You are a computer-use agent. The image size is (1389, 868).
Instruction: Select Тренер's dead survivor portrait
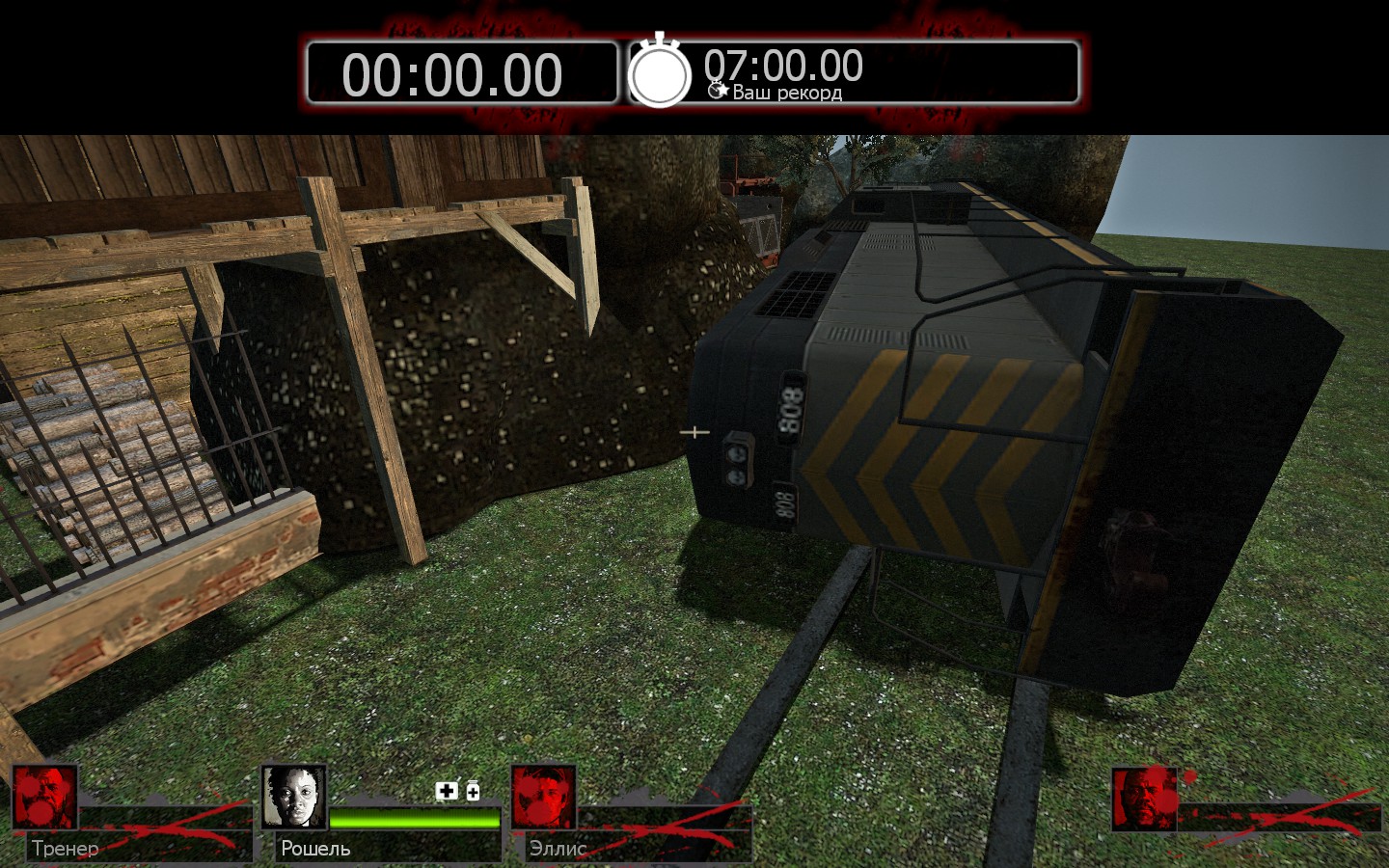coord(44,798)
